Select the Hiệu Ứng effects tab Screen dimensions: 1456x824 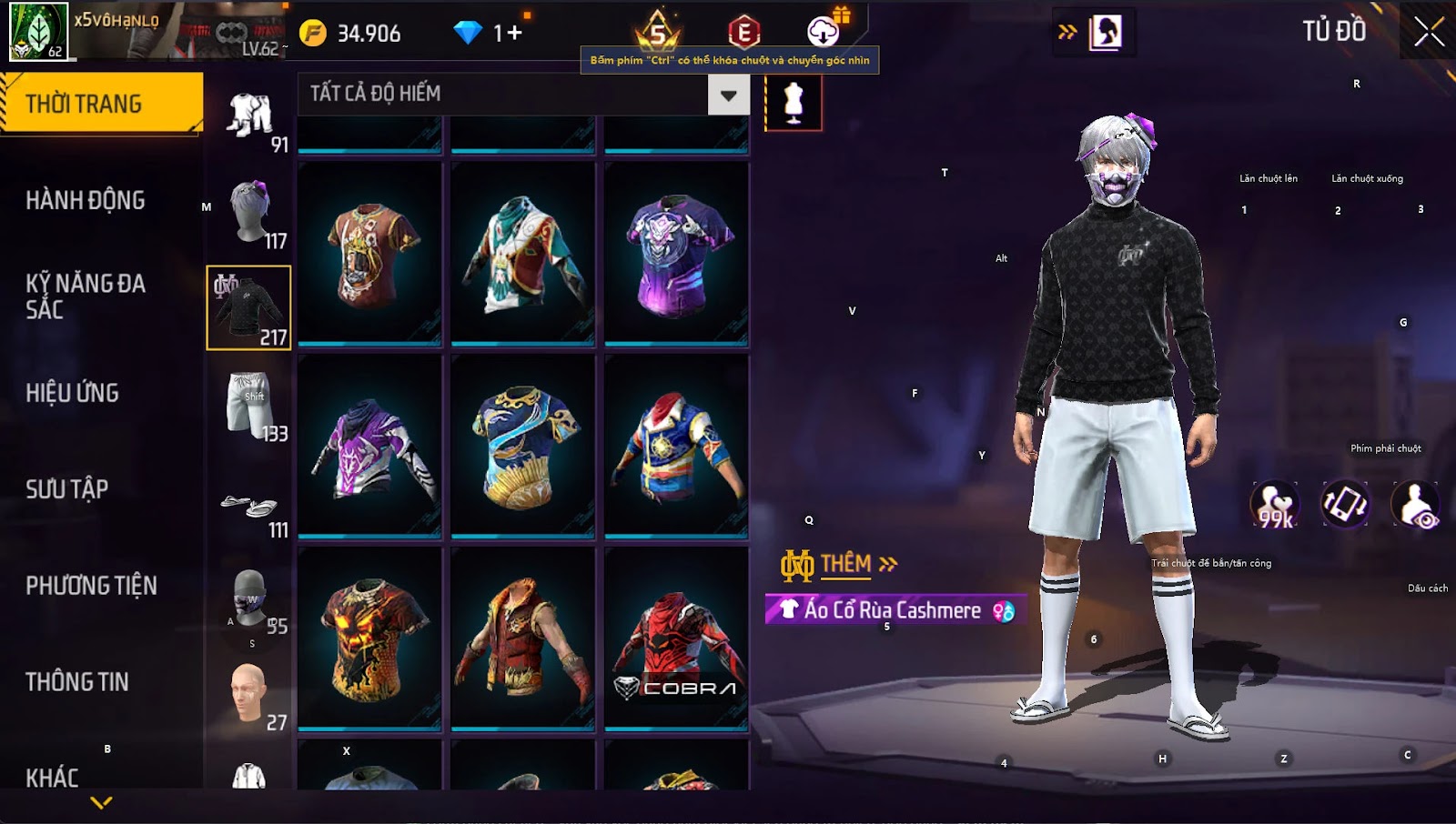[73, 393]
